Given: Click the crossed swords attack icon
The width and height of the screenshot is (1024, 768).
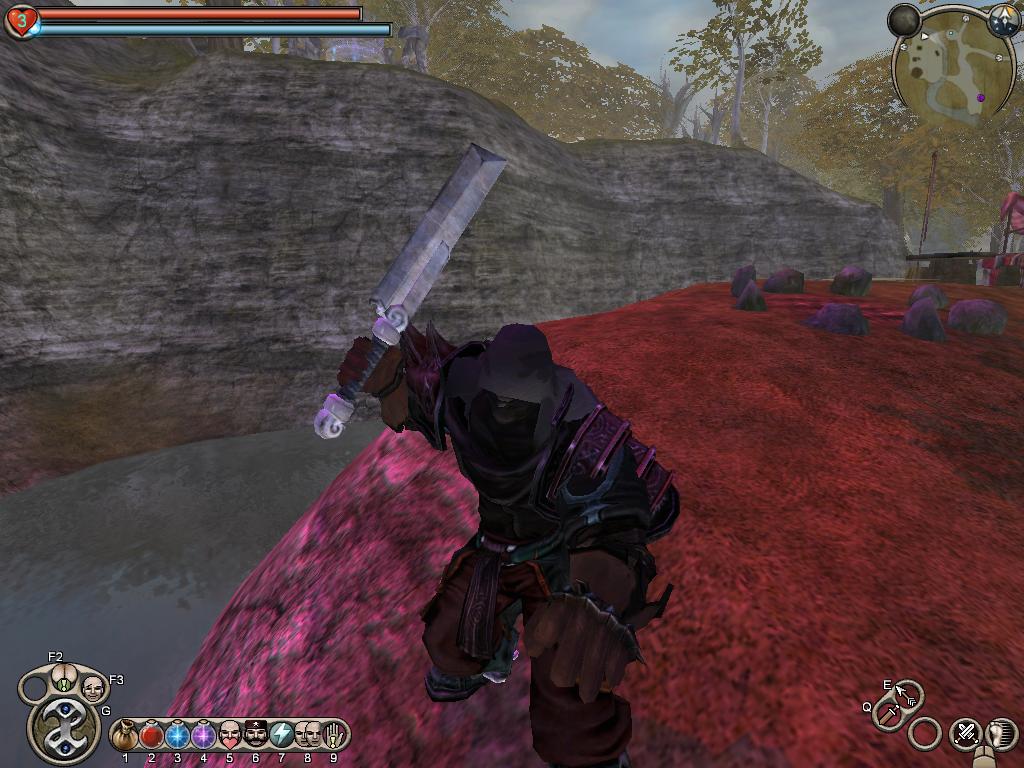Looking at the screenshot, I should point(966,733).
